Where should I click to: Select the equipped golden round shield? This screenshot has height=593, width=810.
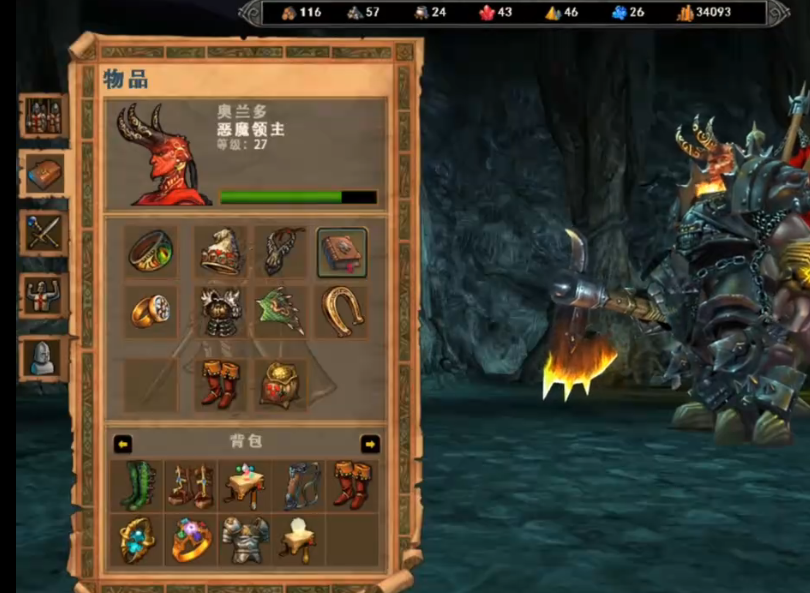[281, 384]
